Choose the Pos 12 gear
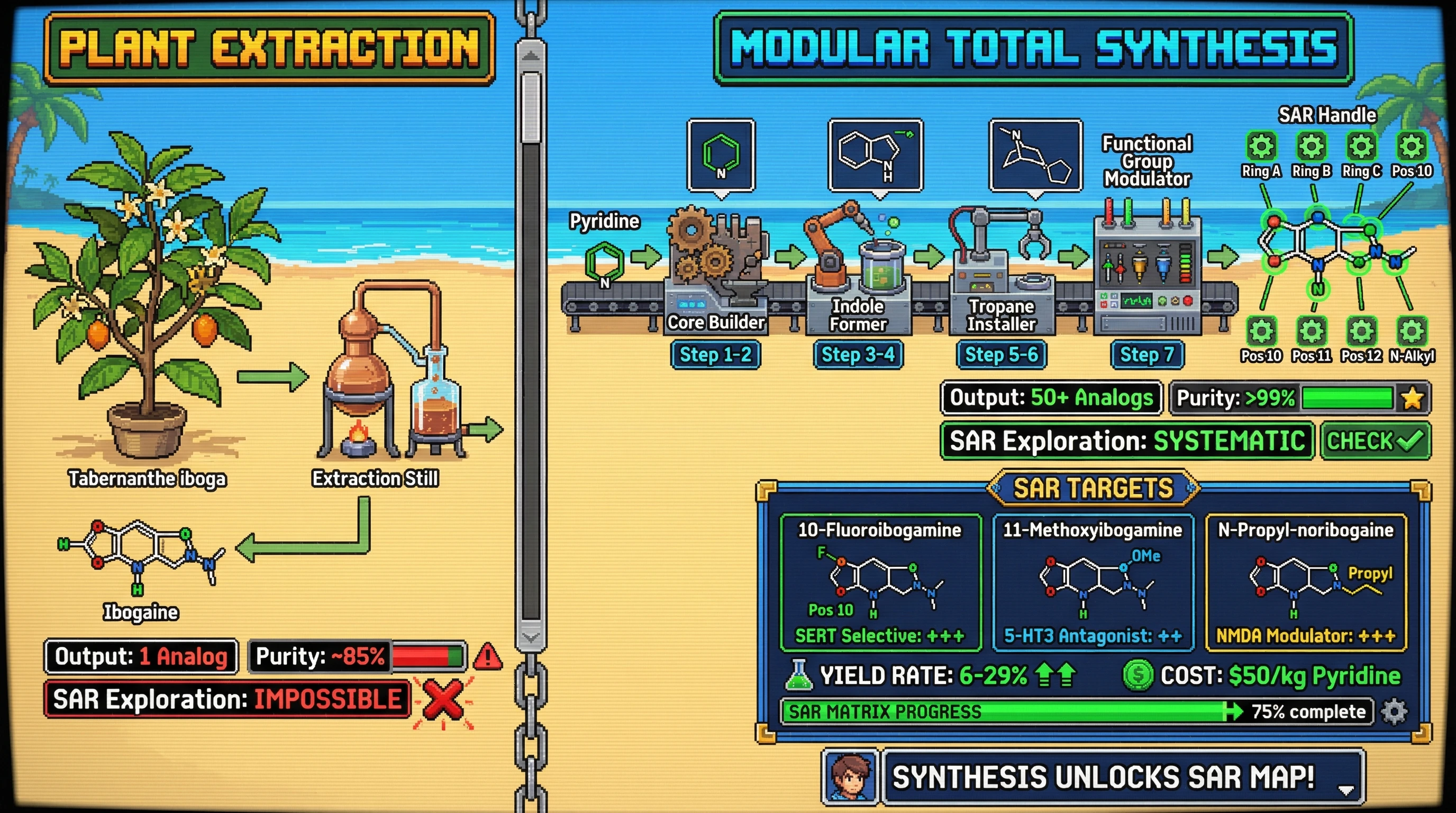Screen dimensions: 1456x813 point(1361,331)
